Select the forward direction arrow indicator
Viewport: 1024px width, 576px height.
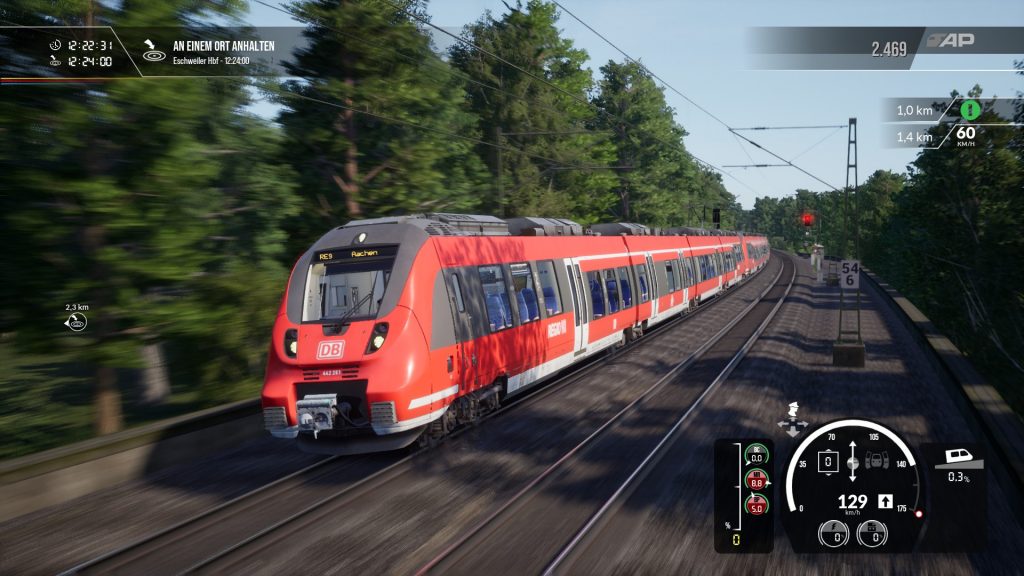[x=885, y=501]
